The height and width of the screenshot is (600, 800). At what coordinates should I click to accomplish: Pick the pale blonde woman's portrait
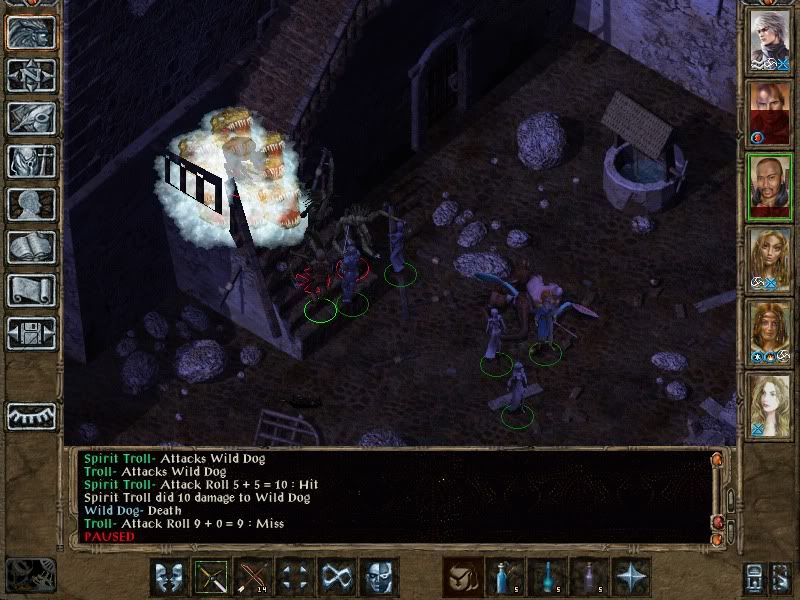coord(770,406)
